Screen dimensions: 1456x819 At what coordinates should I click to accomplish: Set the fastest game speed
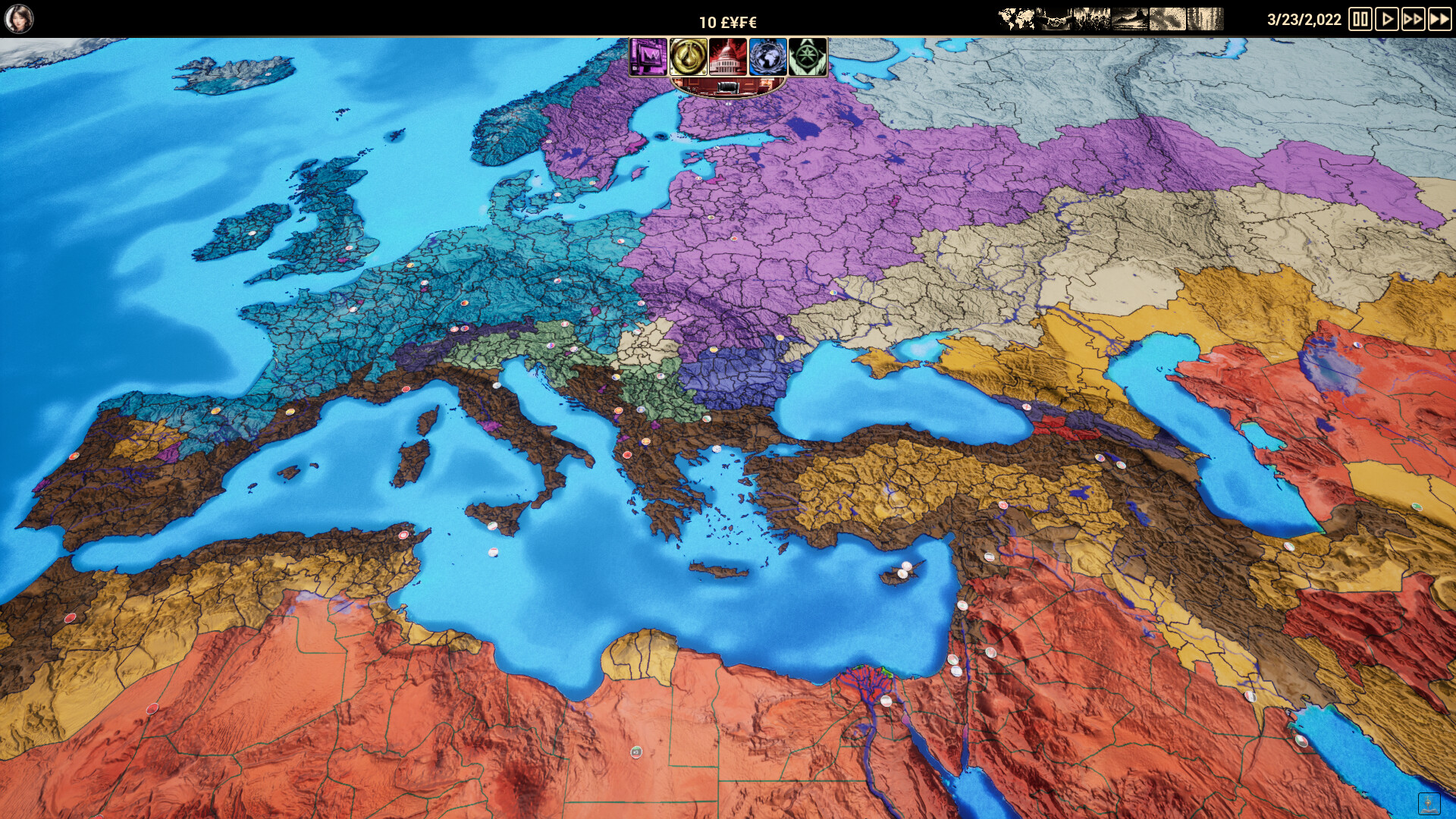[x=1440, y=20]
